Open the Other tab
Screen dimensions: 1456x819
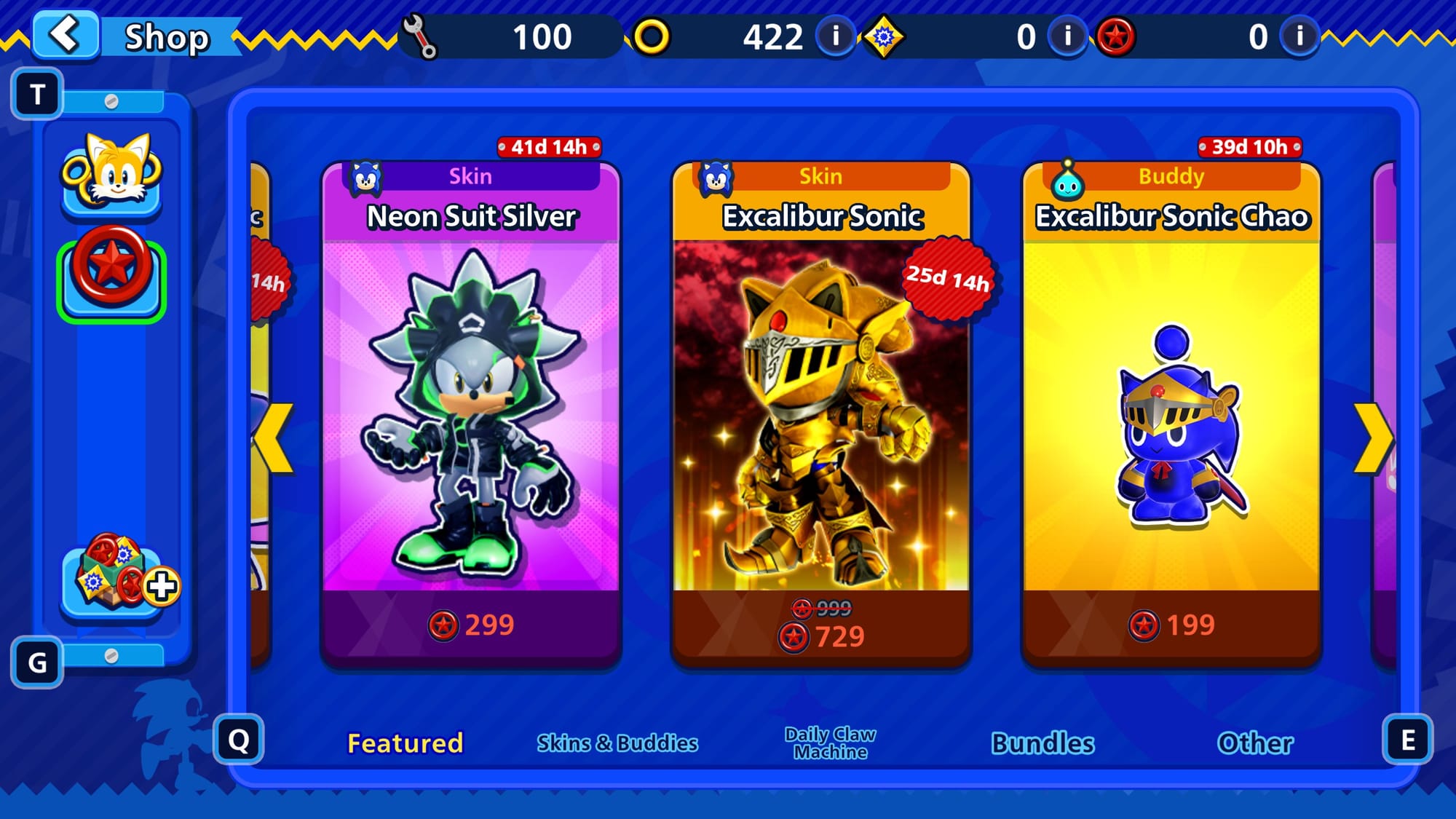click(x=1255, y=743)
